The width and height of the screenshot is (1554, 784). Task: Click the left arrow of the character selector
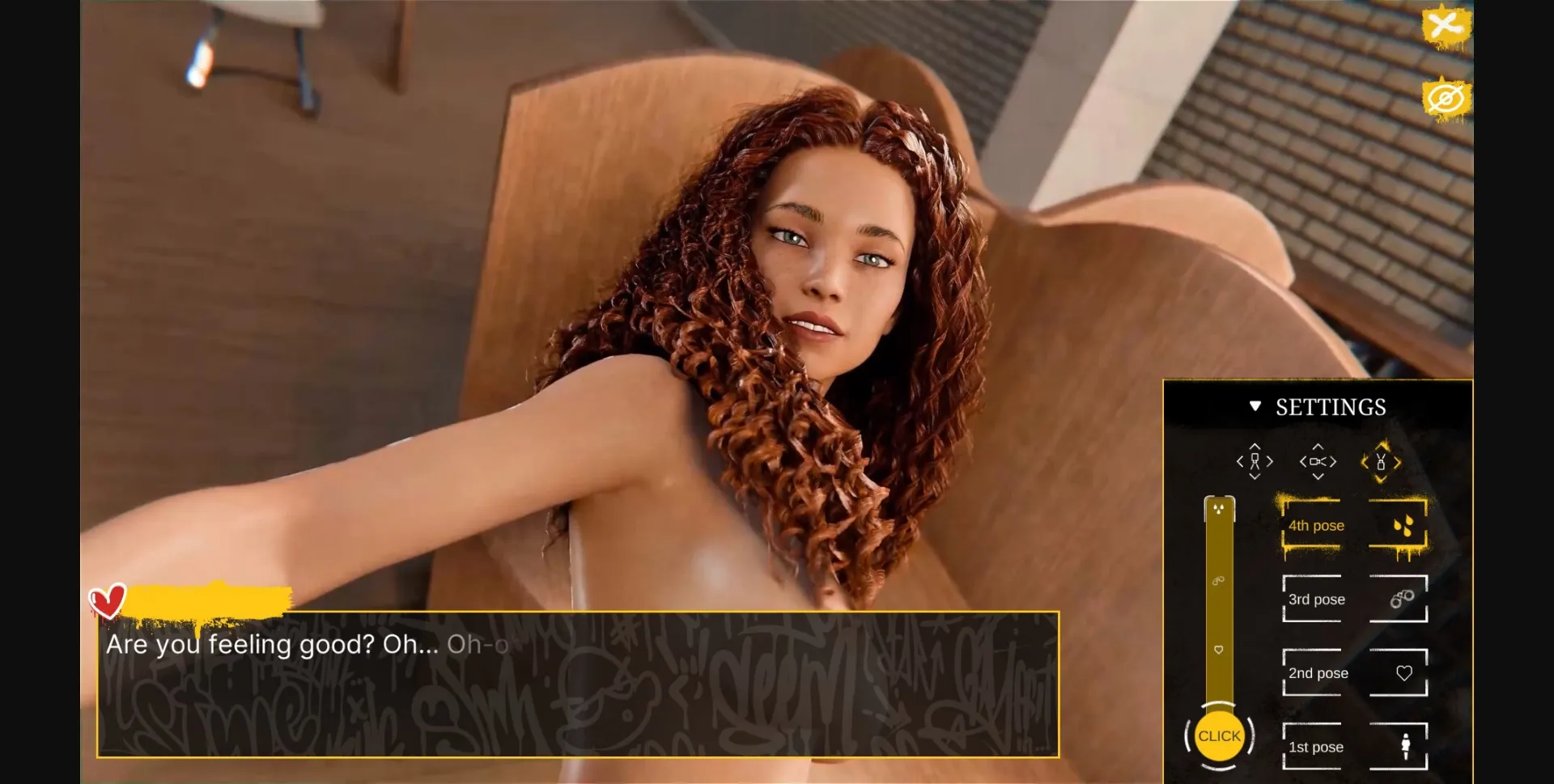tap(1239, 461)
